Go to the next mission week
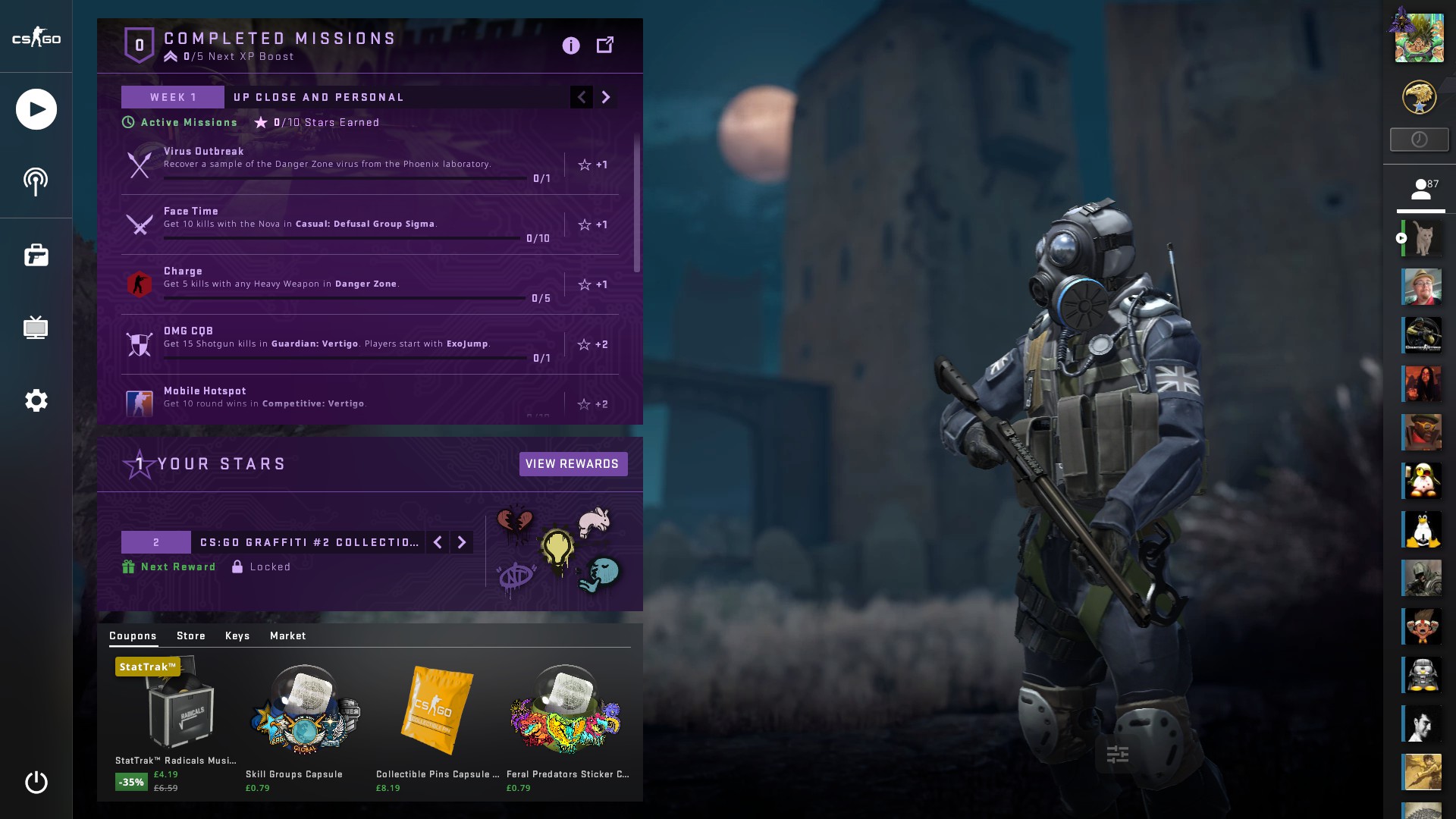This screenshot has height=819, width=1456. point(605,97)
